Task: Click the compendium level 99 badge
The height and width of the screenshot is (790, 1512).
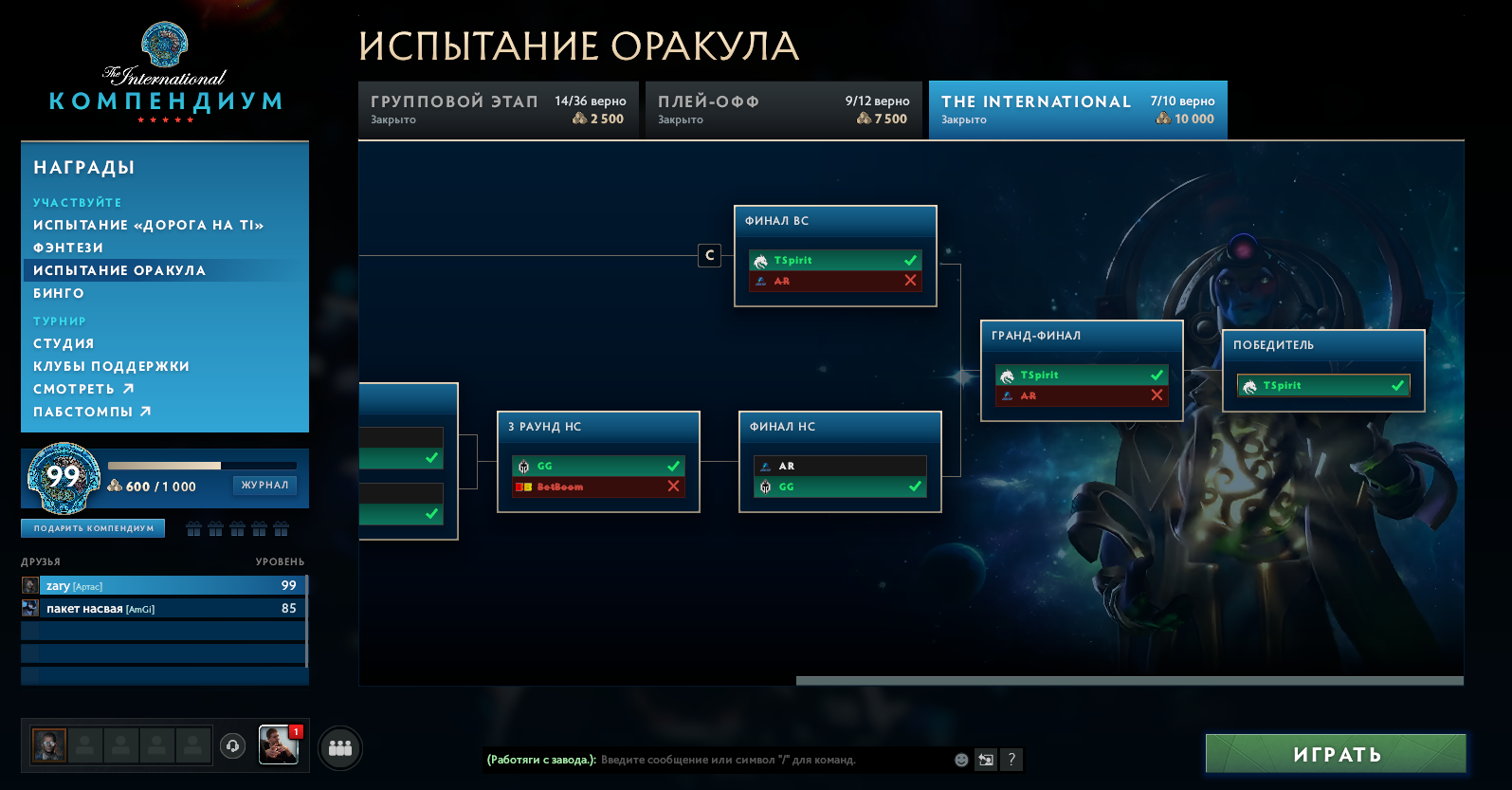Action: coord(64,479)
